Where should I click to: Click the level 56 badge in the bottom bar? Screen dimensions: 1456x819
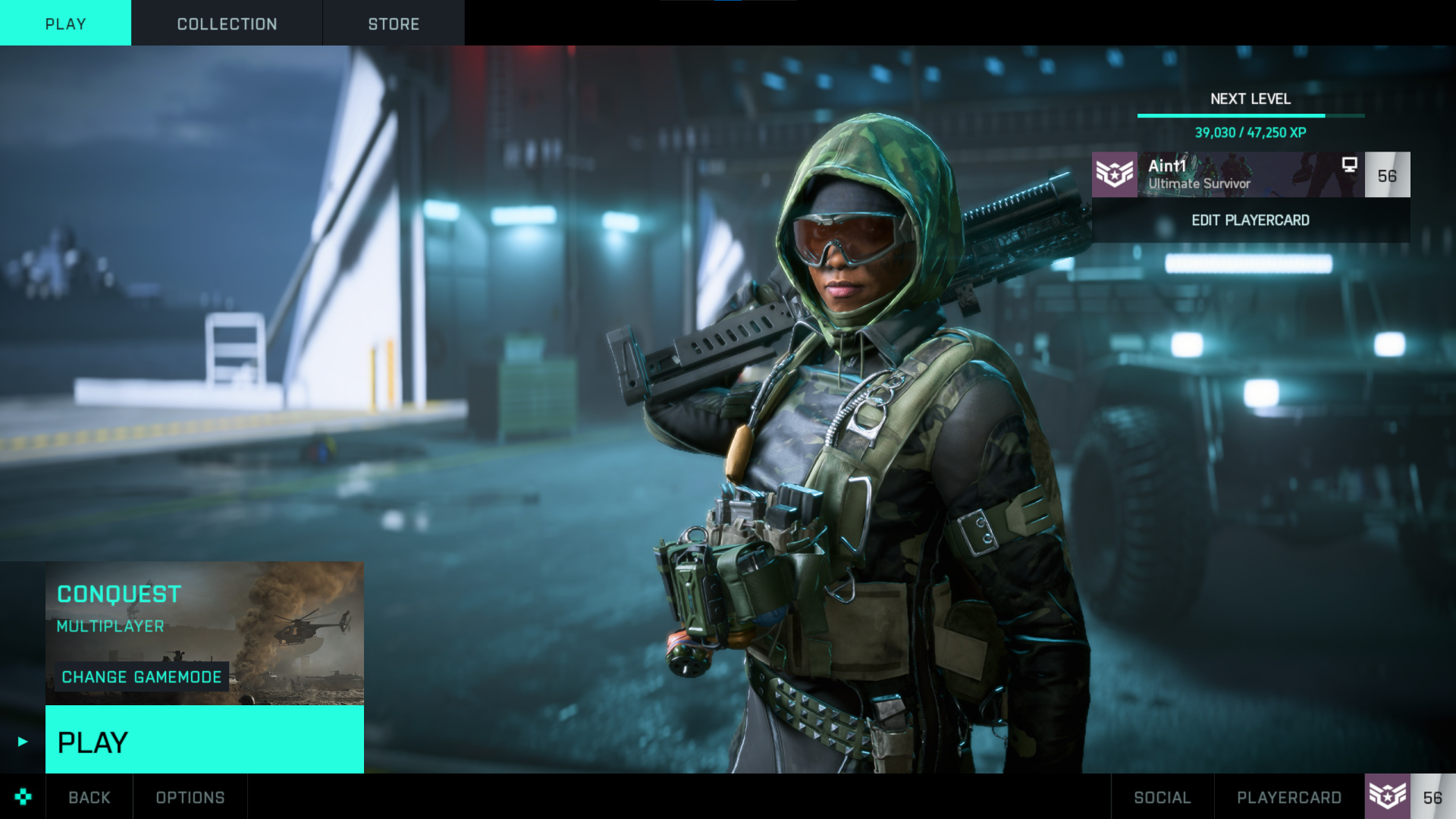[x=1434, y=797]
